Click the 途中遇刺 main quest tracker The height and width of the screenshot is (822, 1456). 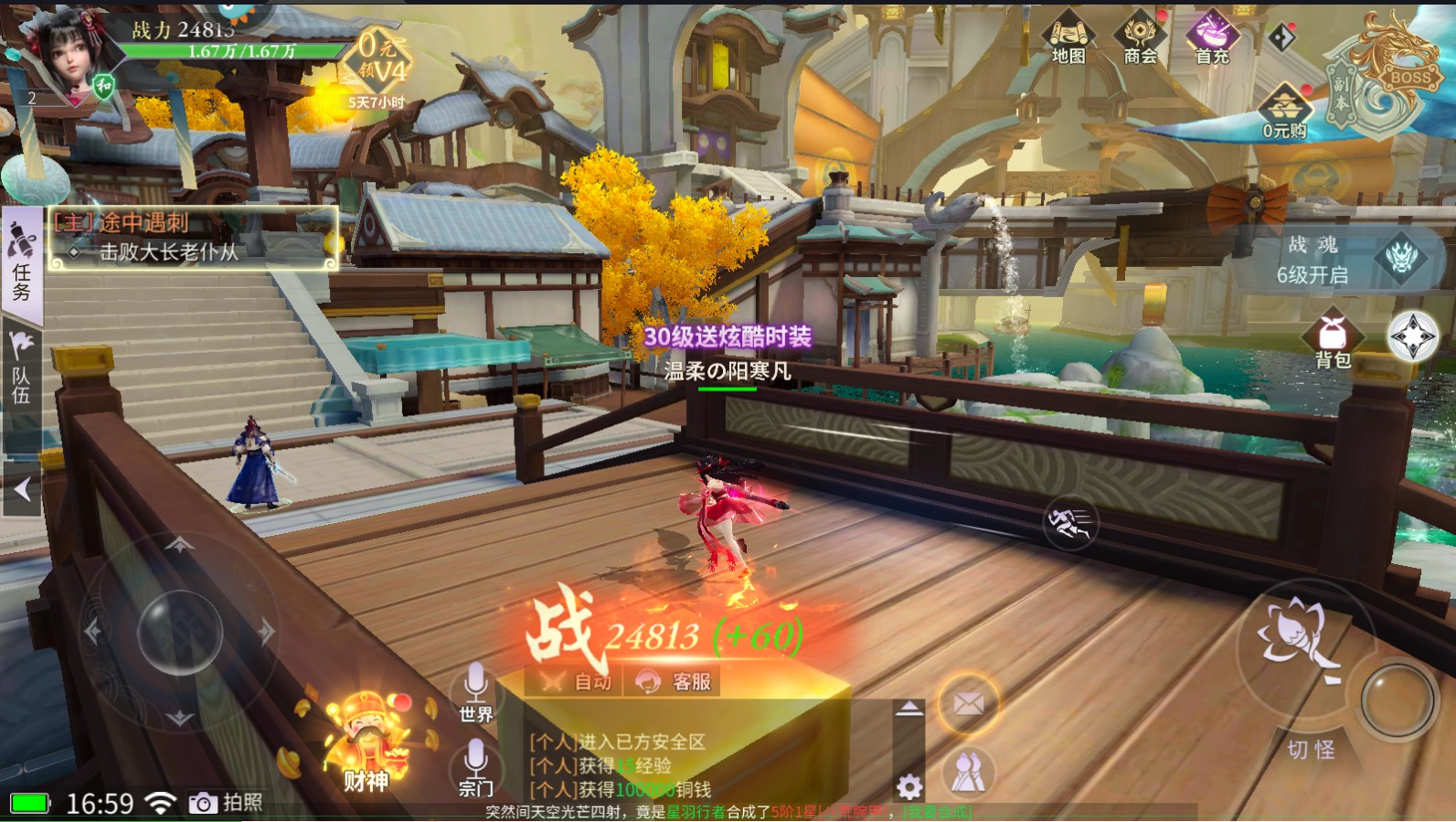pyautogui.click(x=193, y=238)
